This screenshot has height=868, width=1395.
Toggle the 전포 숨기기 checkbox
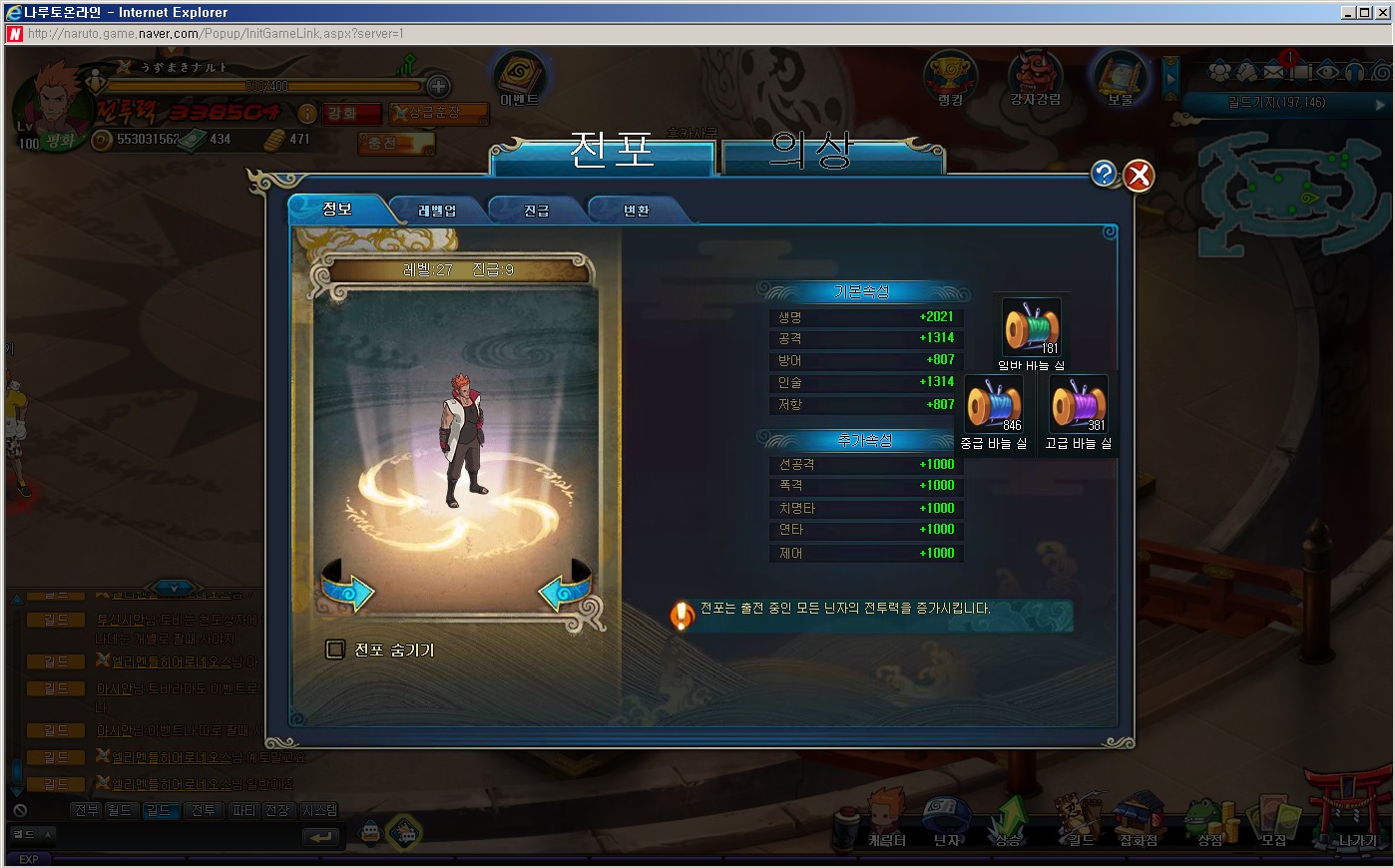(335, 650)
